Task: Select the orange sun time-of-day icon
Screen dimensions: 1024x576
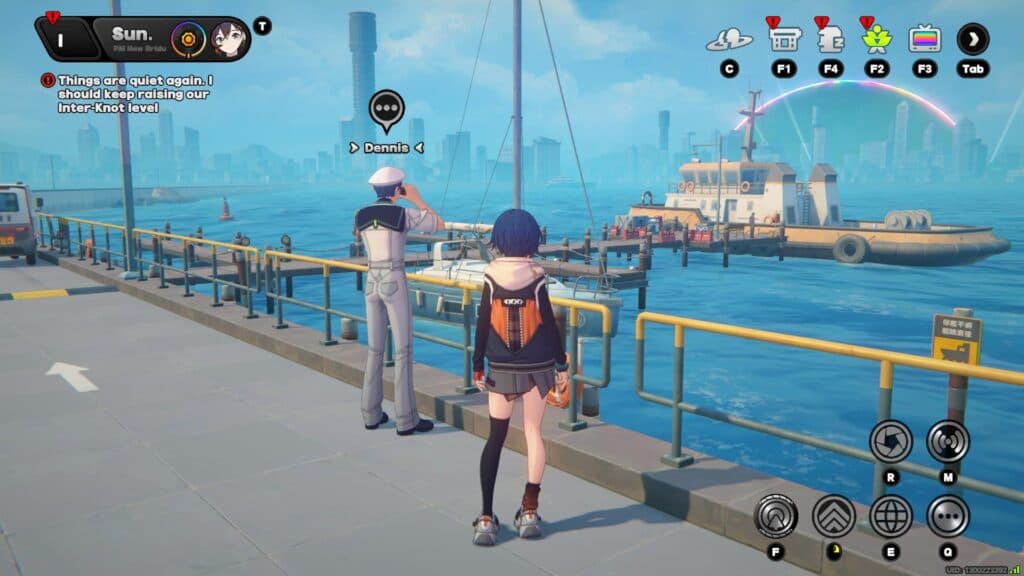Action: pos(186,39)
